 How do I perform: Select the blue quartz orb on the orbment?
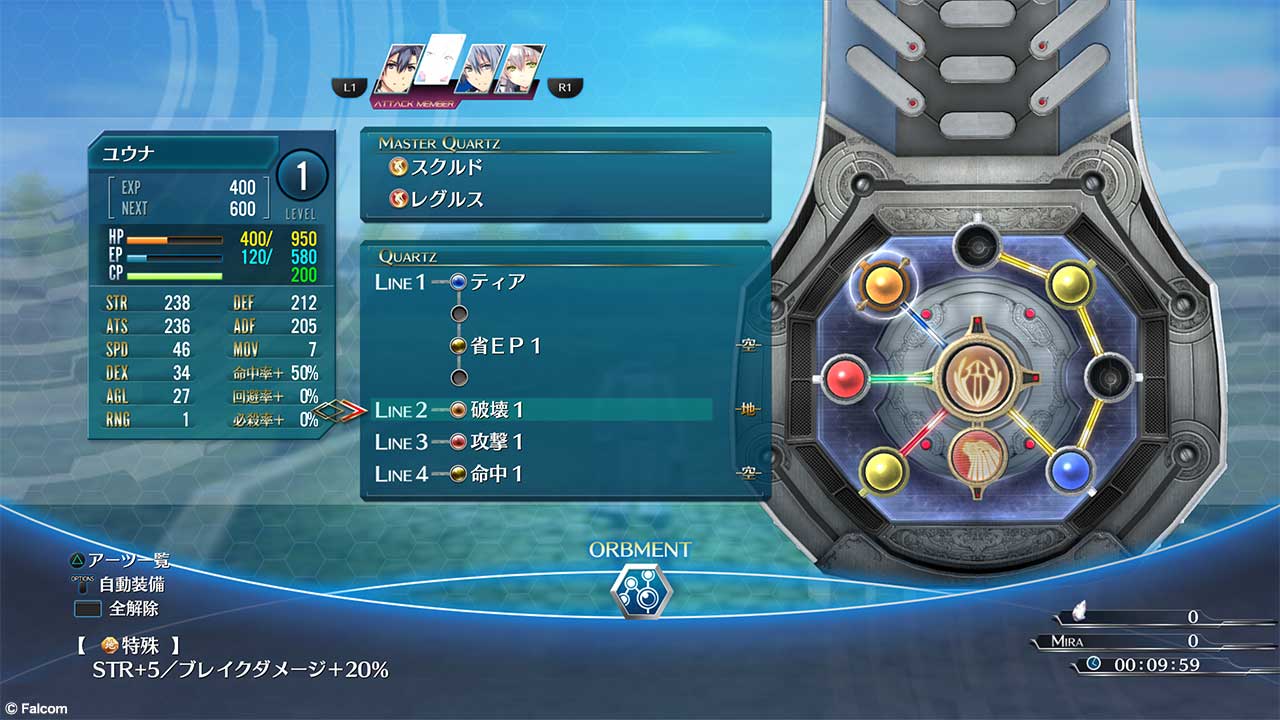point(1069,468)
